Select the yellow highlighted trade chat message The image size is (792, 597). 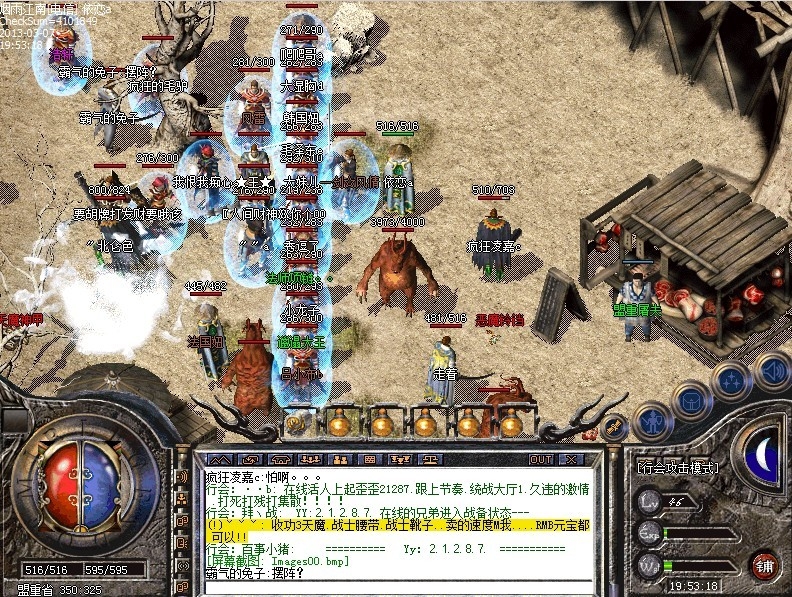coord(400,527)
